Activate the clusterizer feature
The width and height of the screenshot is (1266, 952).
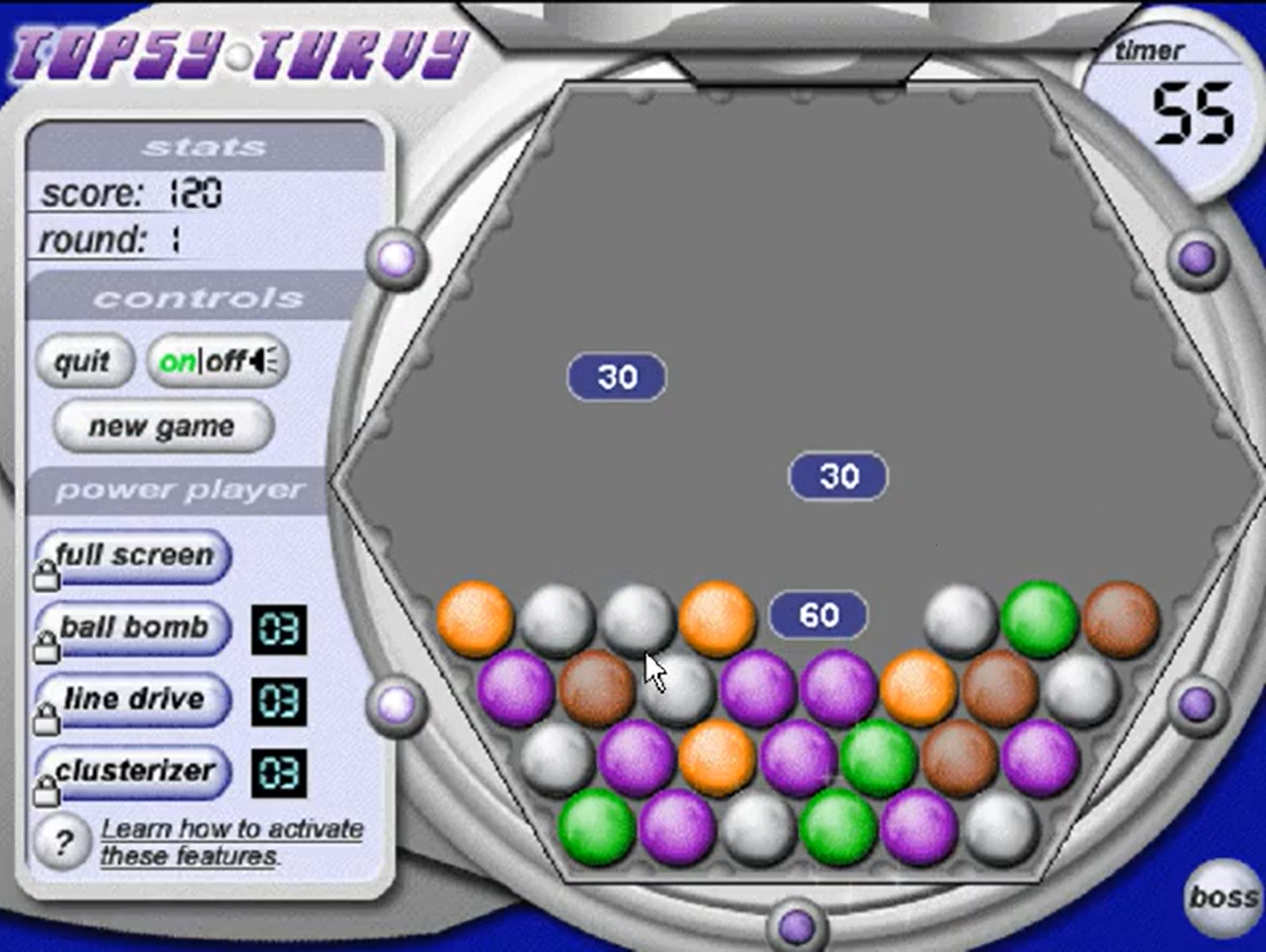[134, 771]
